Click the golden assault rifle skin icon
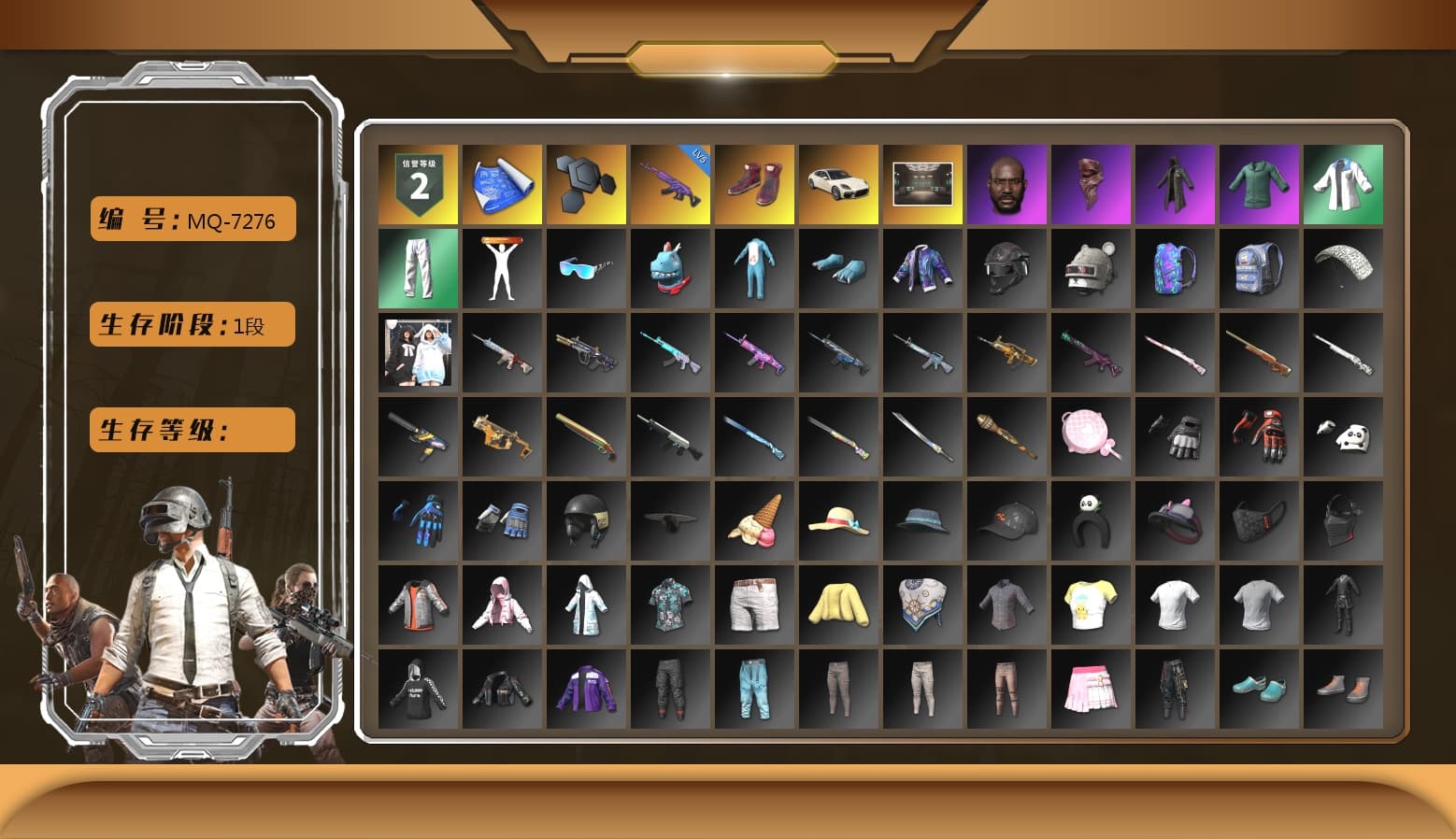The image size is (1456, 839). coord(1006,352)
